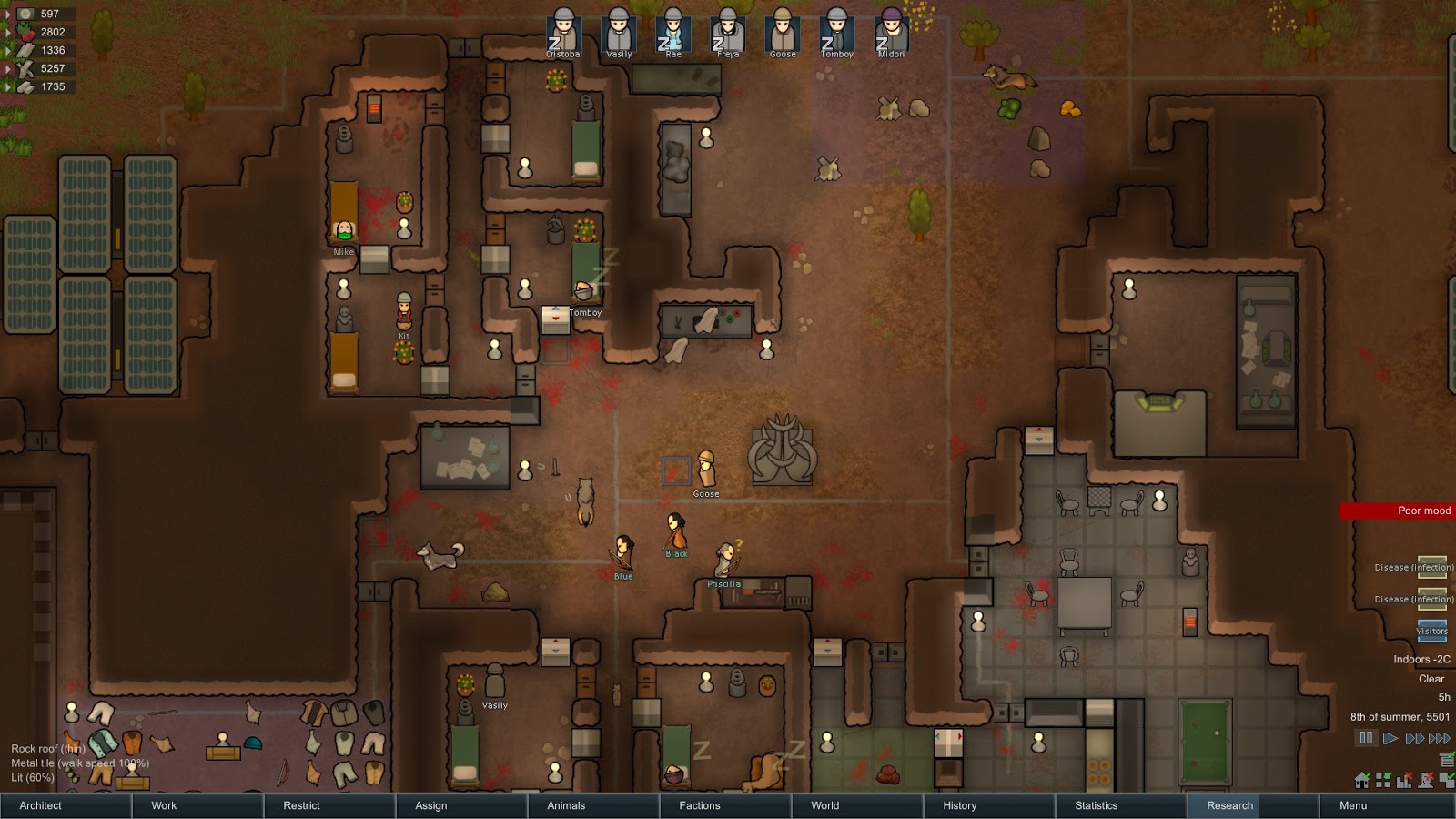Pause the game using the pause icon

pyautogui.click(x=1366, y=738)
